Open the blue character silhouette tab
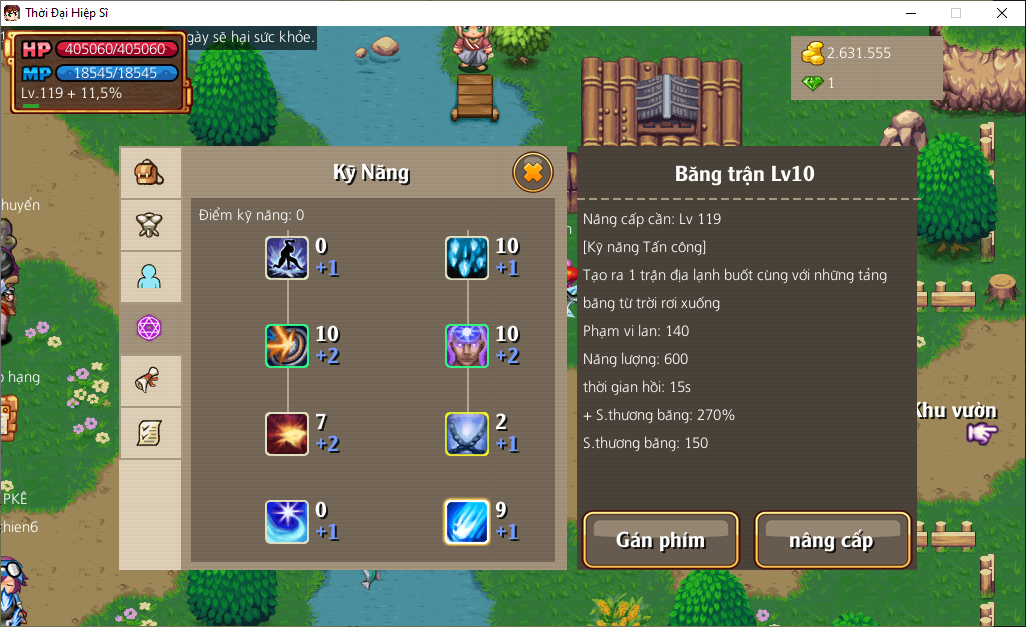The width and height of the screenshot is (1026, 627). [x=150, y=277]
